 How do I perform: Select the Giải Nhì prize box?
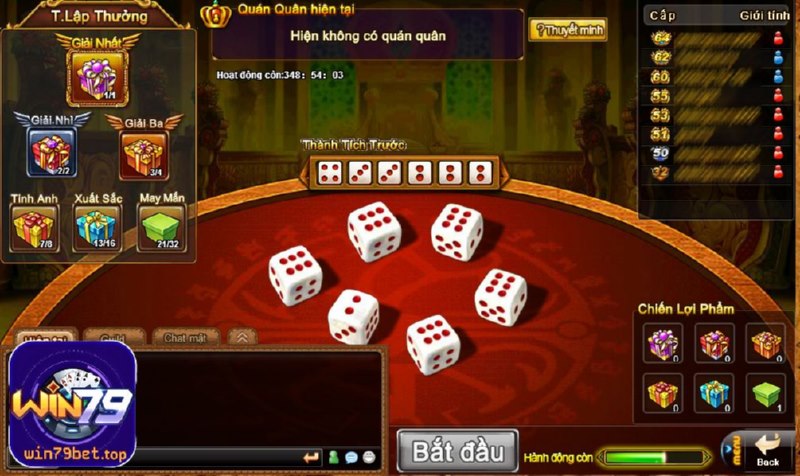[x=51, y=152]
